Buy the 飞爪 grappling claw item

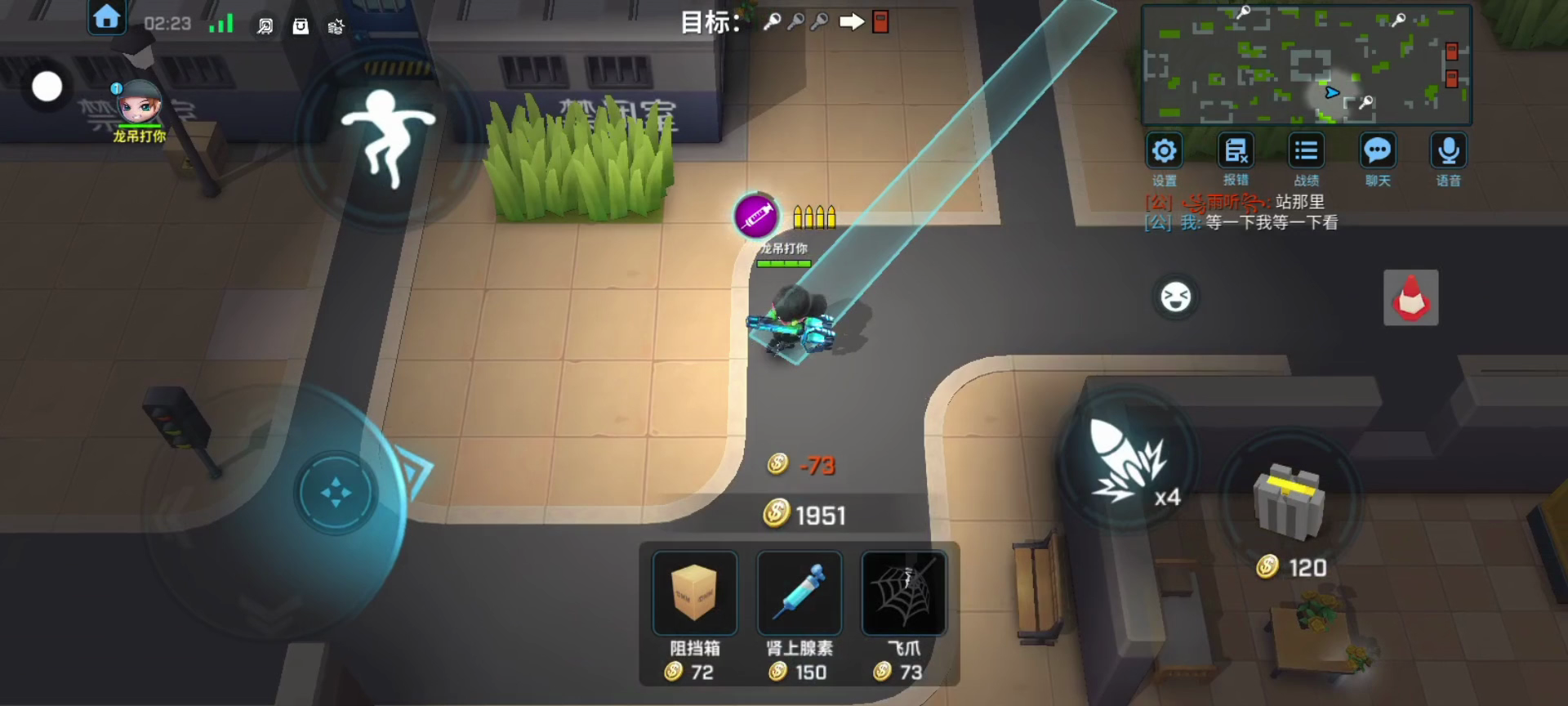(x=903, y=593)
